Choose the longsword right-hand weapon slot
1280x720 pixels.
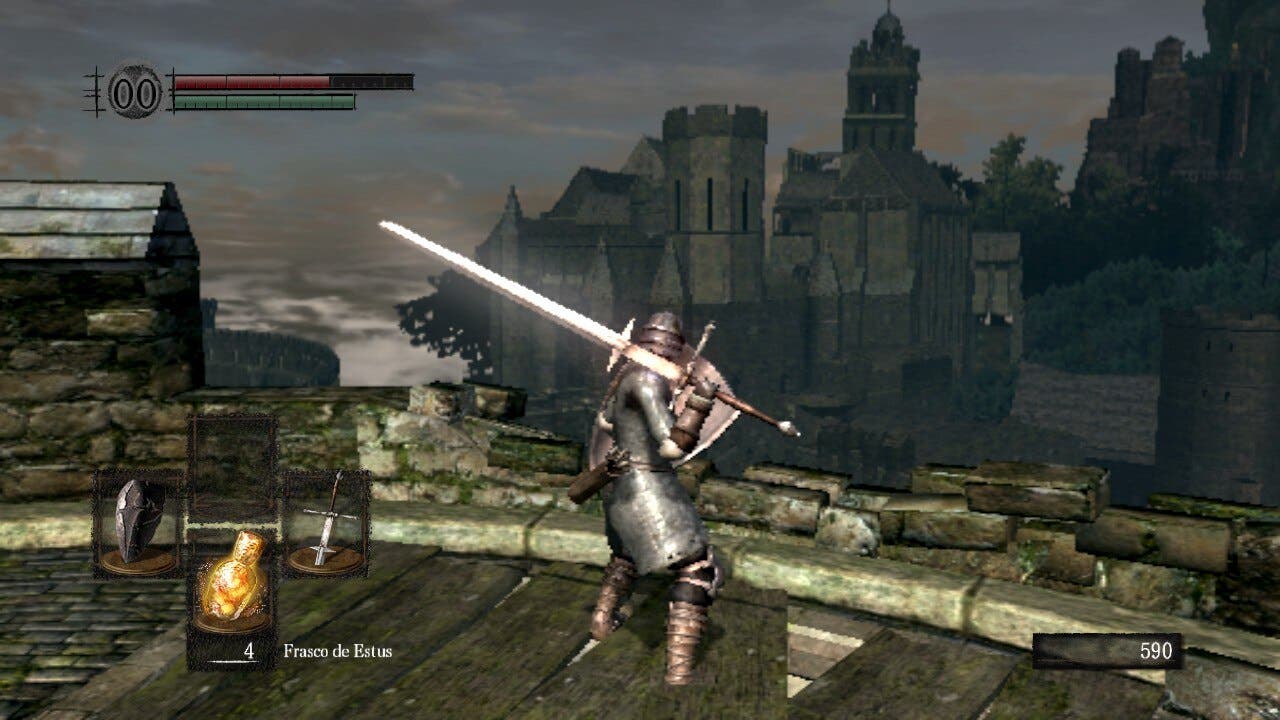[x=327, y=523]
